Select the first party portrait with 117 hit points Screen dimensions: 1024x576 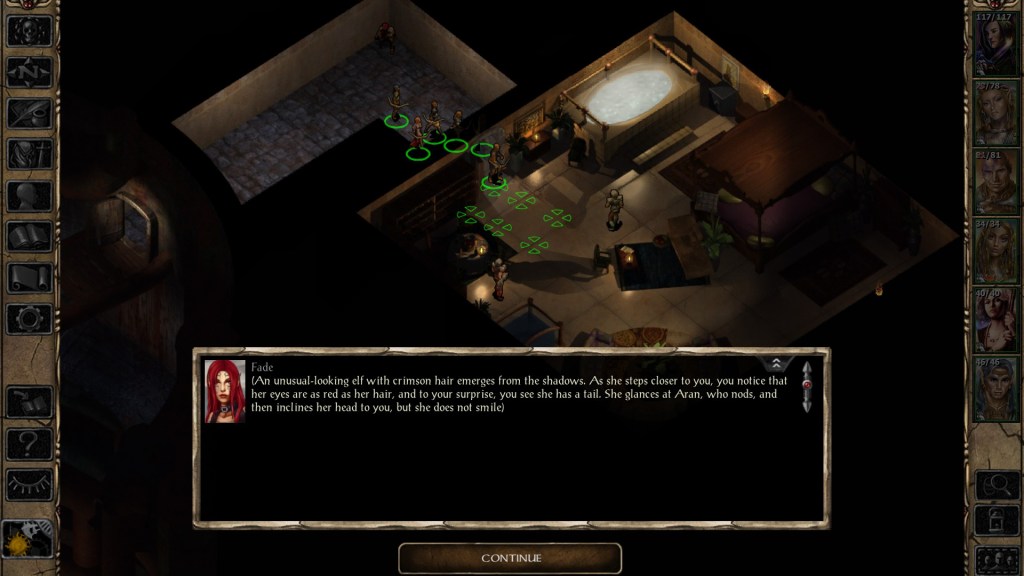click(x=996, y=45)
